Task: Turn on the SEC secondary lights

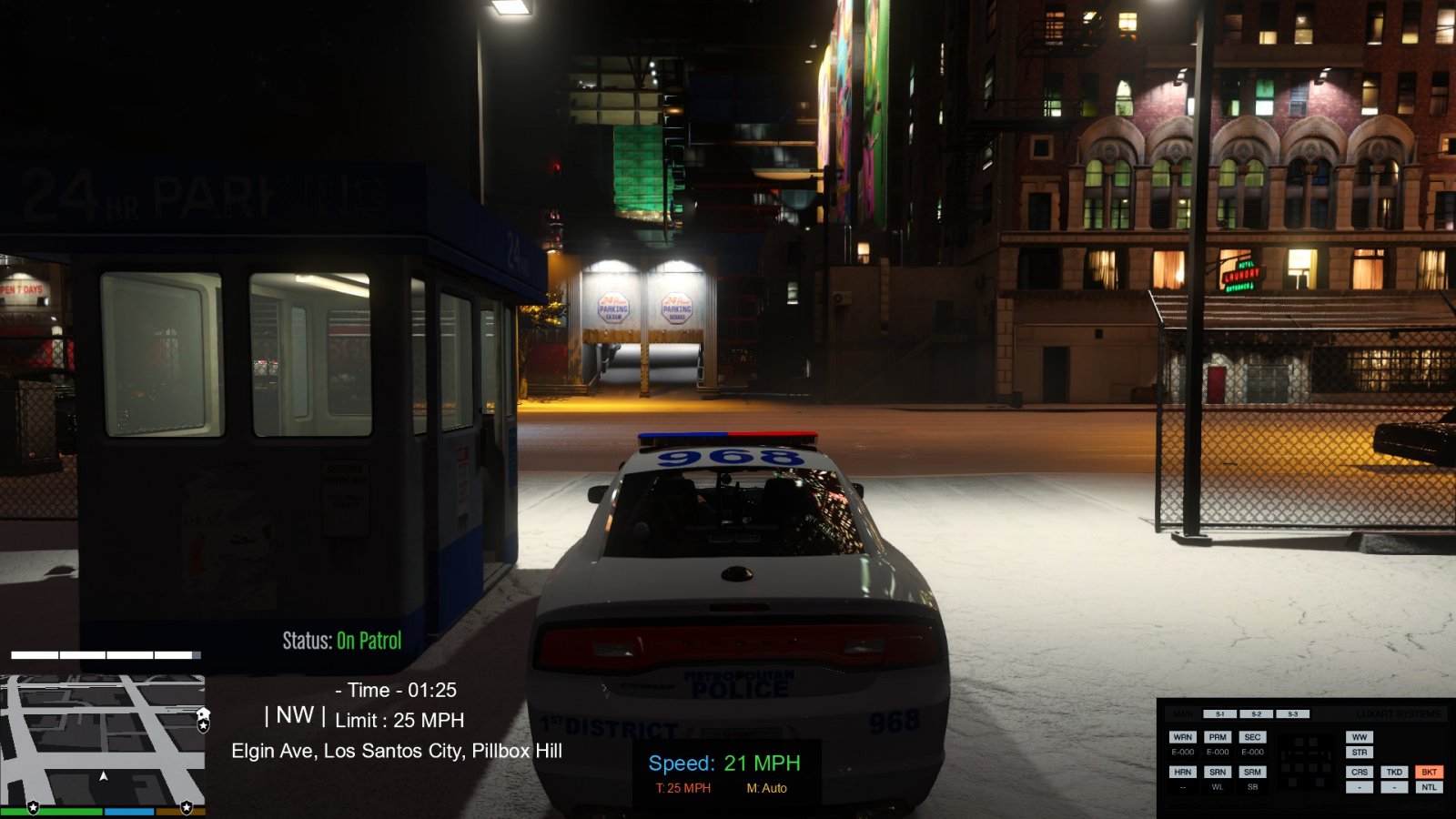Action: click(x=1252, y=737)
